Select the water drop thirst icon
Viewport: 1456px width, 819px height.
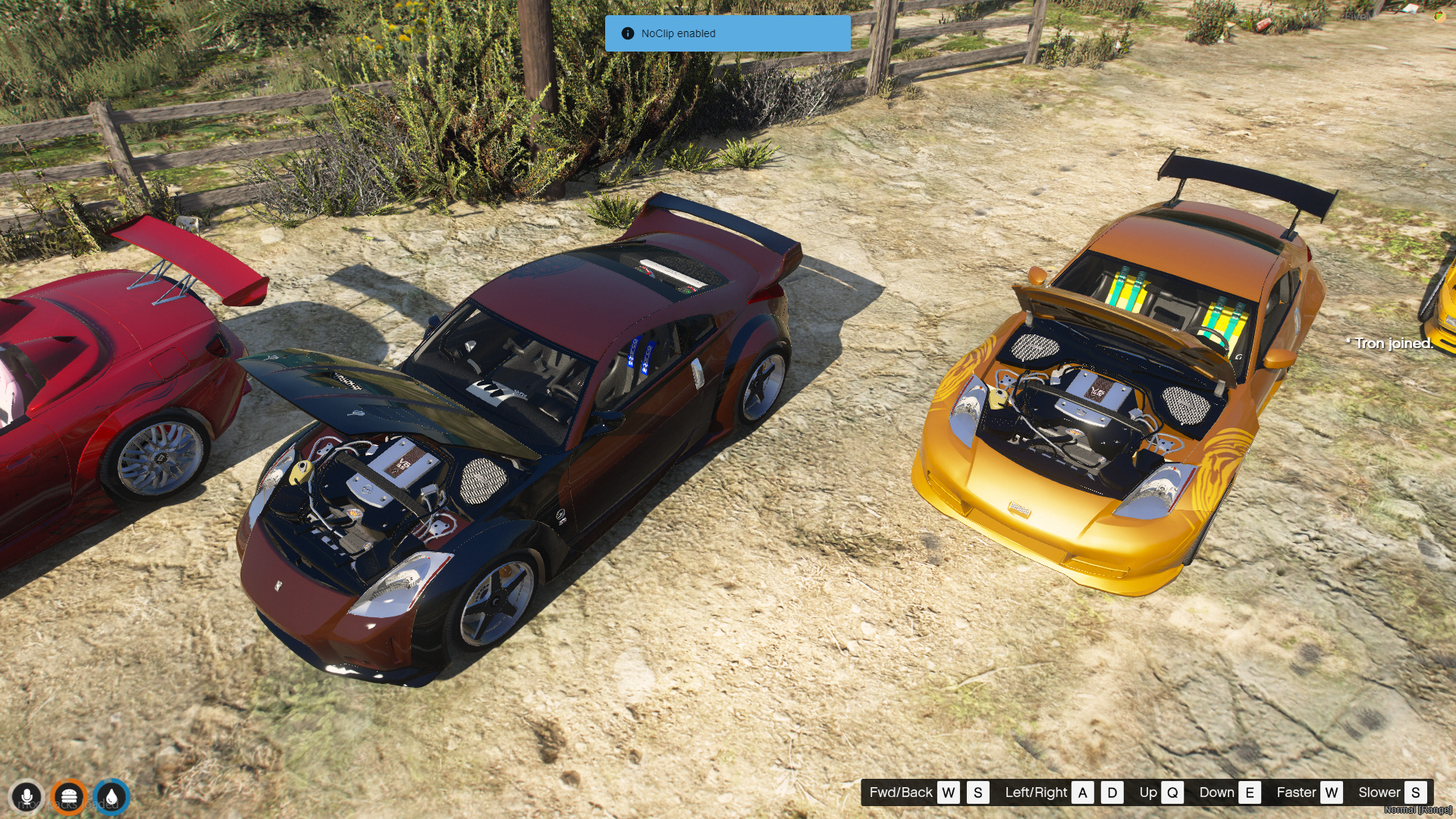(111, 798)
